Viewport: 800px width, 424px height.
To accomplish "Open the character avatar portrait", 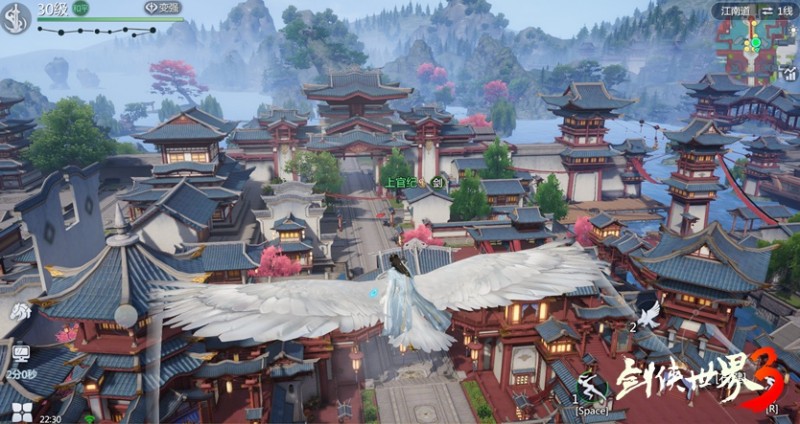I will pyautogui.click(x=15, y=16).
